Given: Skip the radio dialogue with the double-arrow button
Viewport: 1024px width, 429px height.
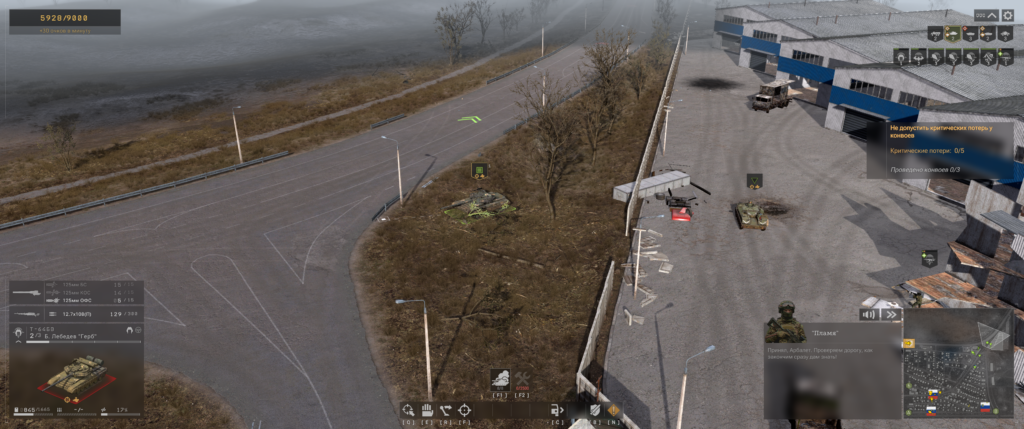Looking at the screenshot, I should 890,314.
